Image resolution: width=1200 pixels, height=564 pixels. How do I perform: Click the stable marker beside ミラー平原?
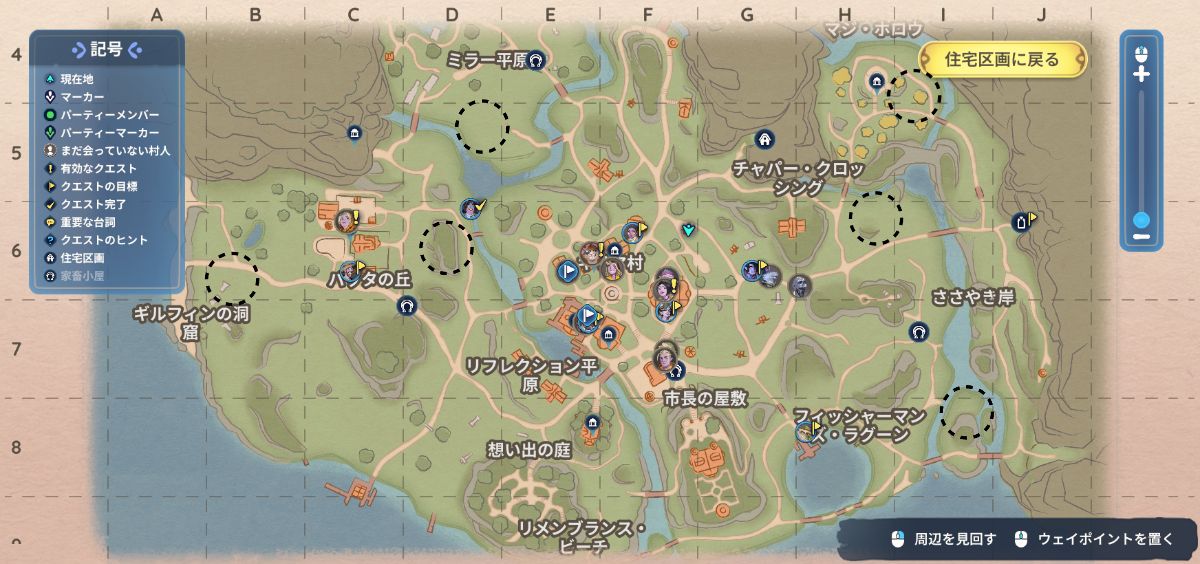tap(535, 59)
